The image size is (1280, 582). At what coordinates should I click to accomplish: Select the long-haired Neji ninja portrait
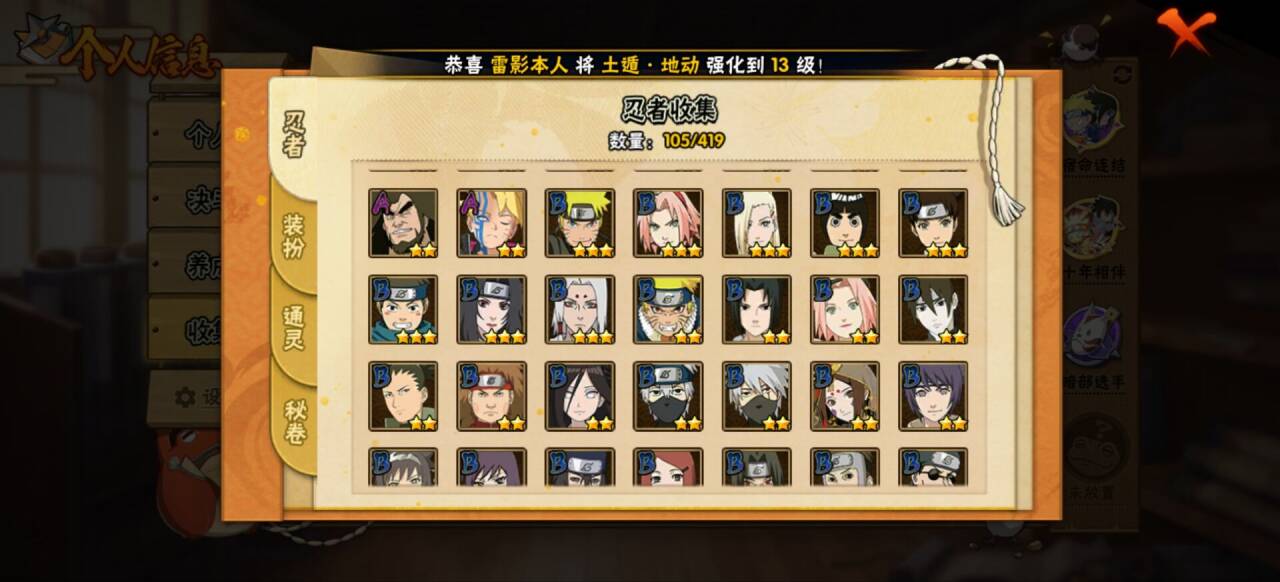pos(580,396)
